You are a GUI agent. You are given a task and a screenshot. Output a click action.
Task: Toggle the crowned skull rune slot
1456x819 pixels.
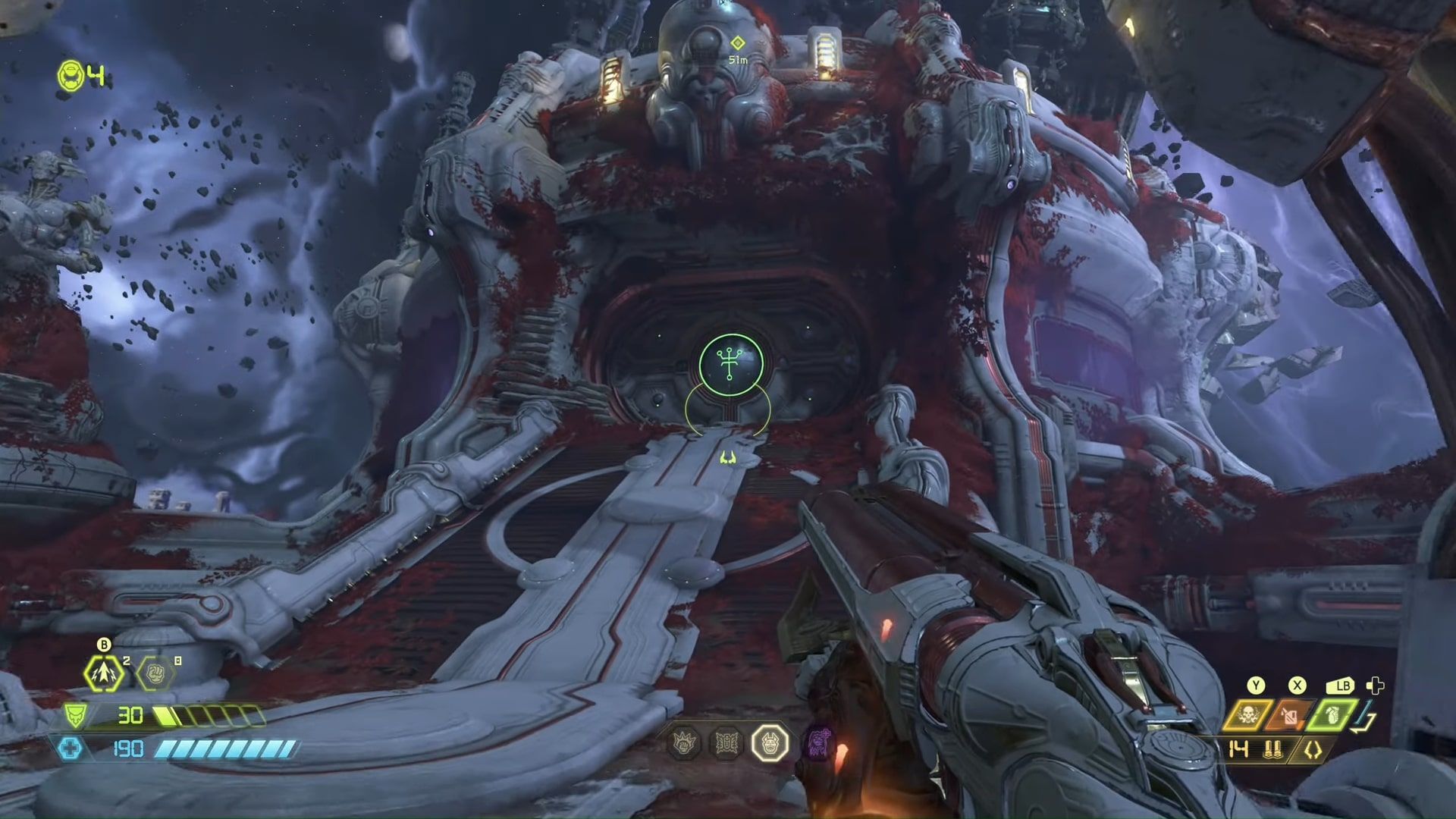[x=683, y=743]
